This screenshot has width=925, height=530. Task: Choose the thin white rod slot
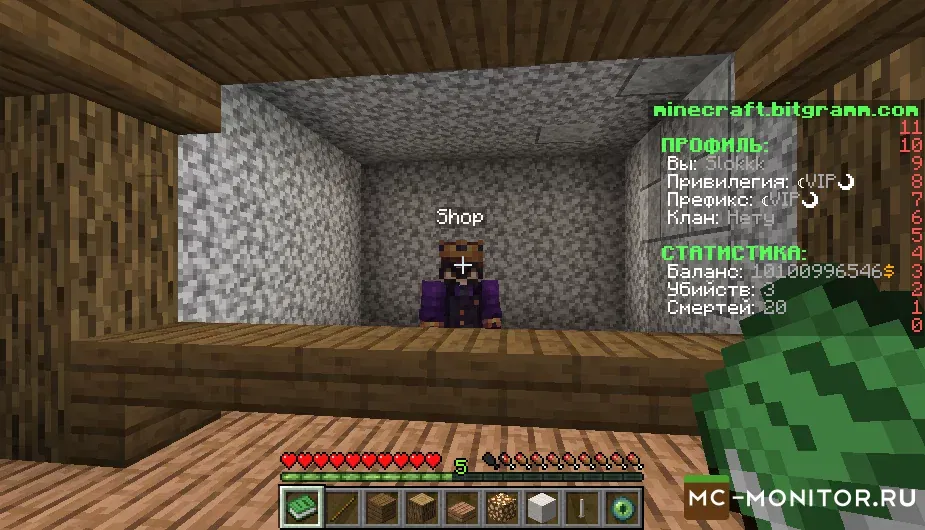582,507
